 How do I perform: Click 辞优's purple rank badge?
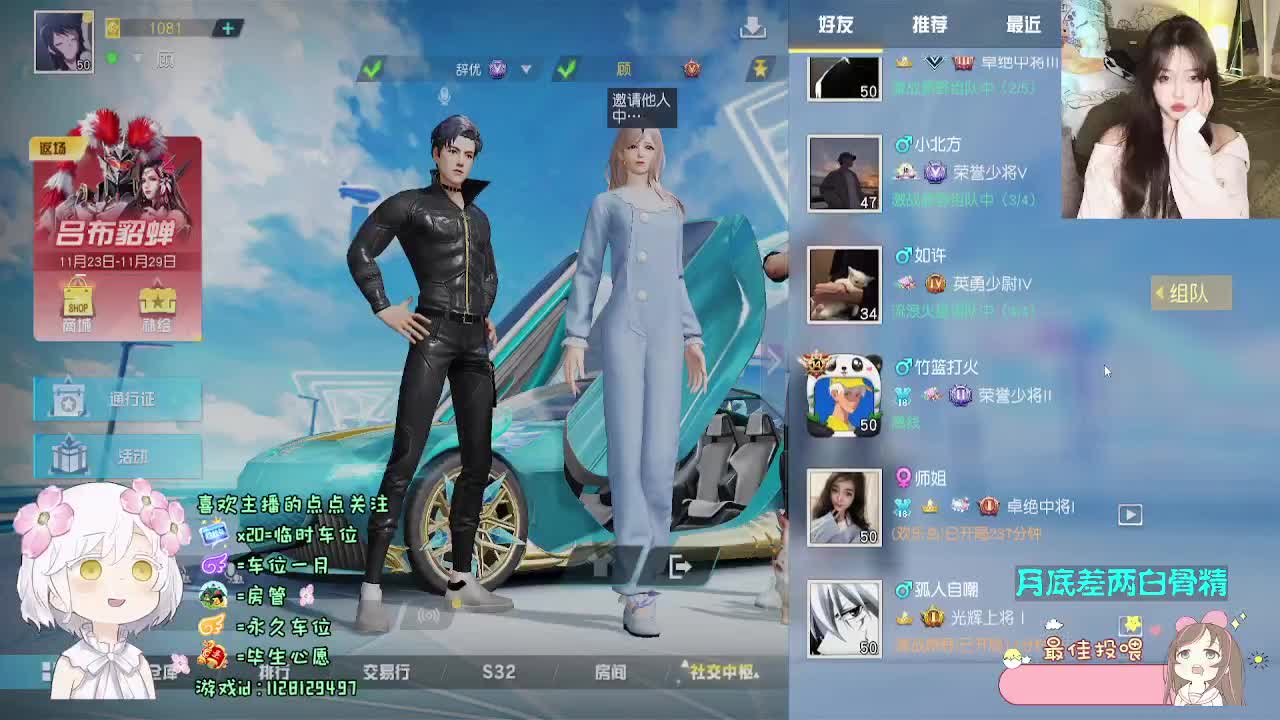[x=496, y=69]
